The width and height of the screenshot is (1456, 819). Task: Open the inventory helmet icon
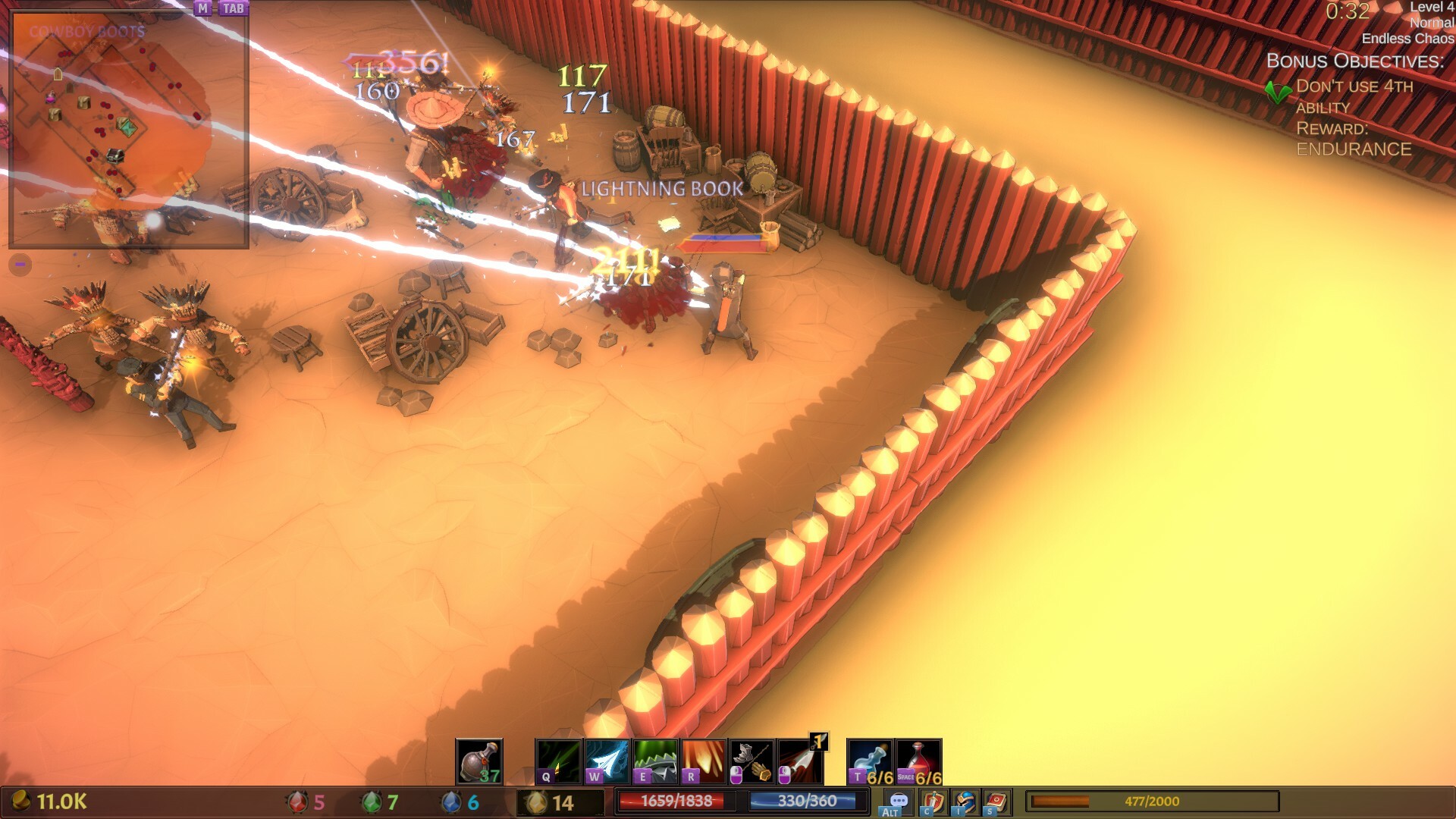[965, 802]
